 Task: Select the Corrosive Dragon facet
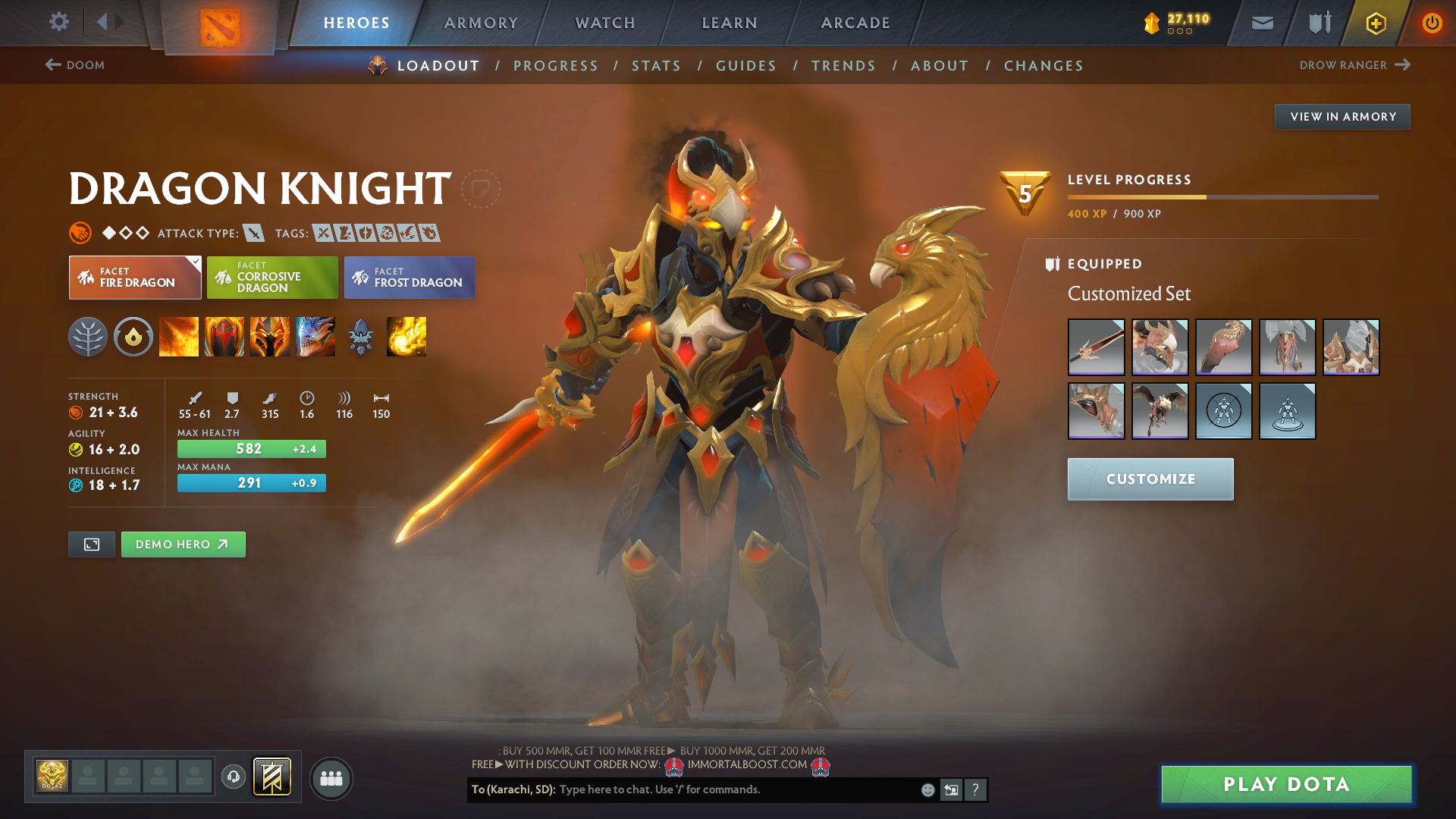pyautogui.click(x=272, y=278)
